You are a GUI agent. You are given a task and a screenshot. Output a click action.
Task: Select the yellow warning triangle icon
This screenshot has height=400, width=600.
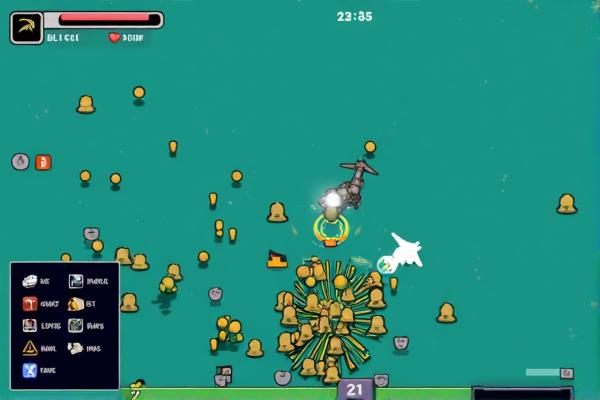pos(30,348)
